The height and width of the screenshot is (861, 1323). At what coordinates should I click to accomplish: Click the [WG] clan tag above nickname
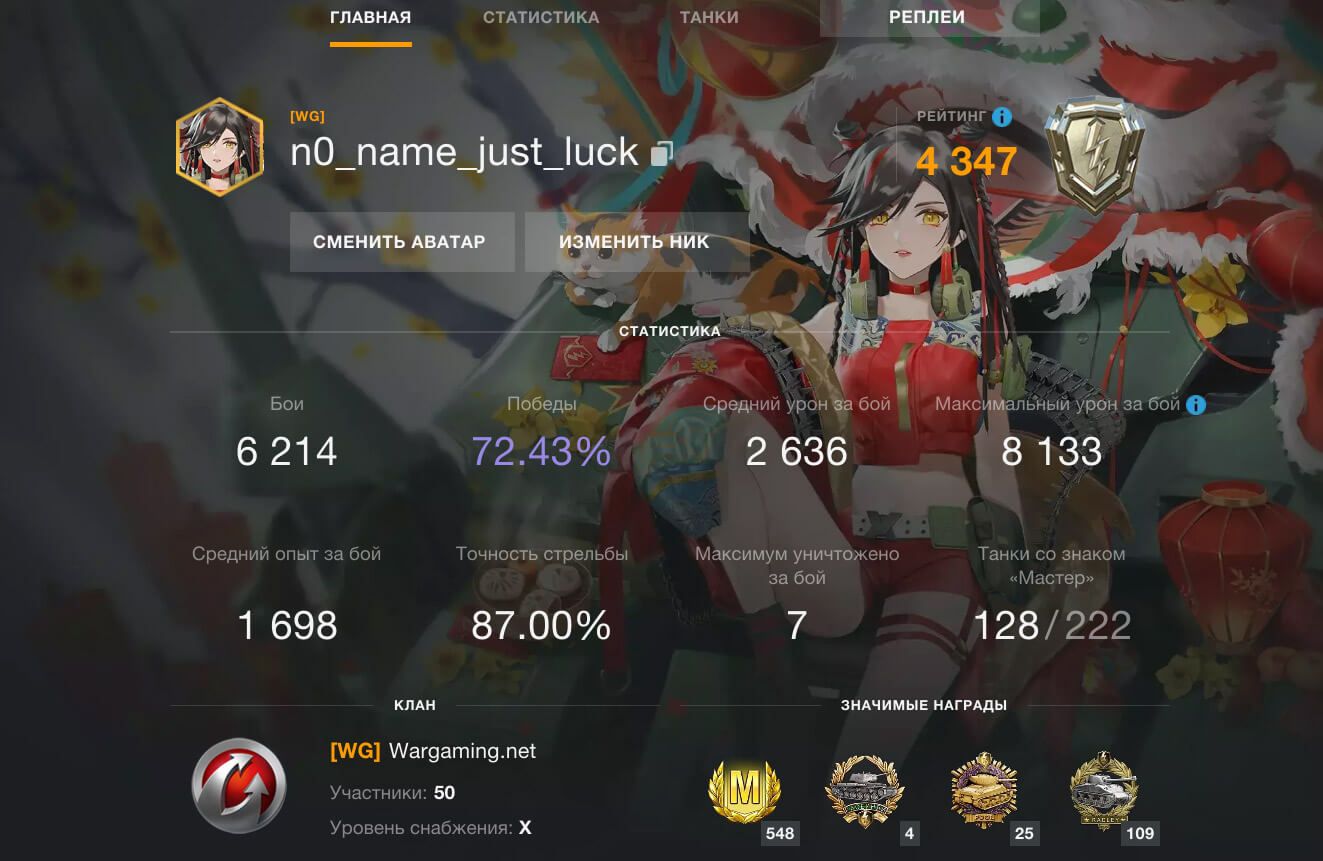307,116
